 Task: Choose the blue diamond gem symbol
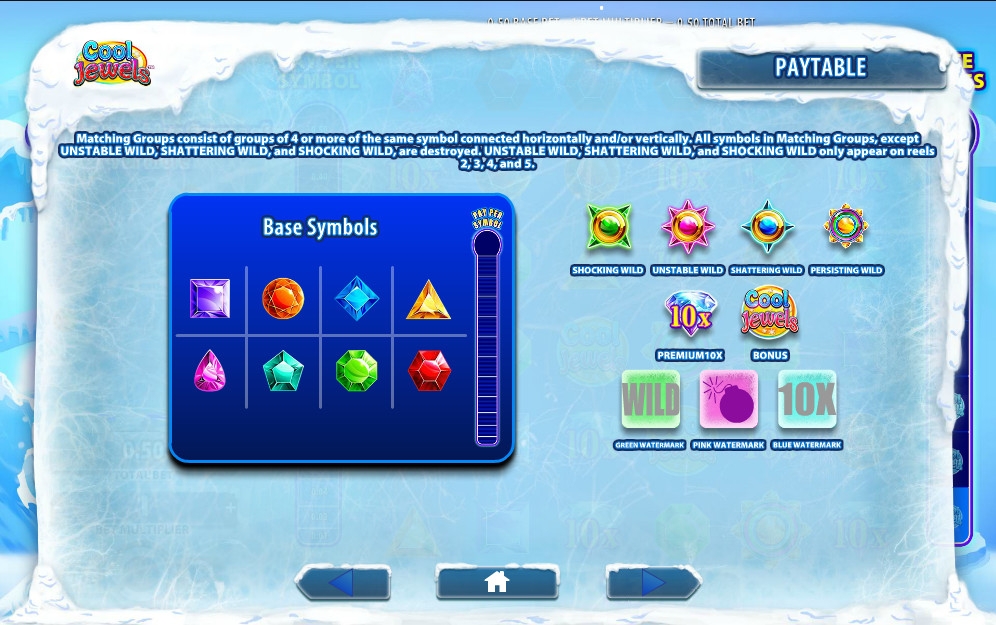click(356, 298)
